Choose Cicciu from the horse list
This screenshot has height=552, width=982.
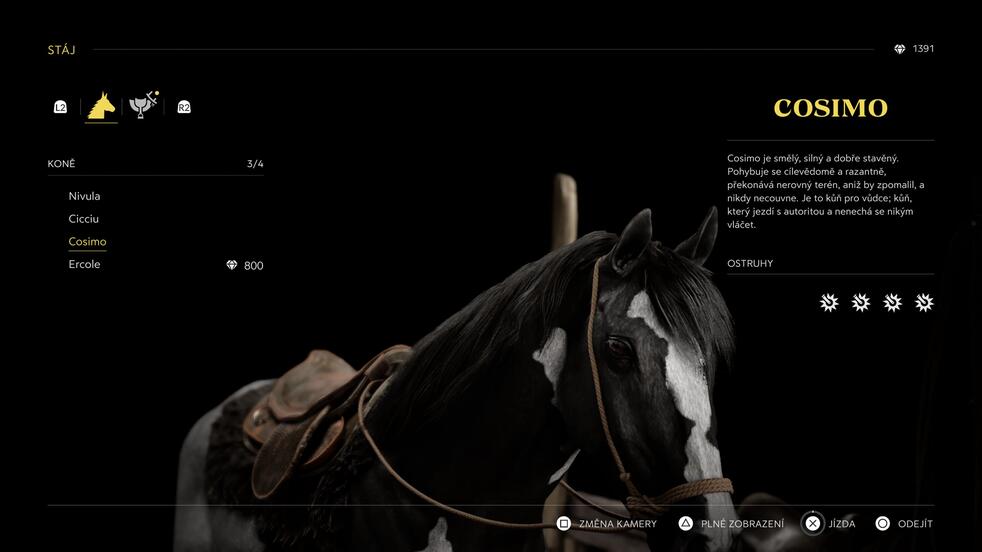point(84,219)
